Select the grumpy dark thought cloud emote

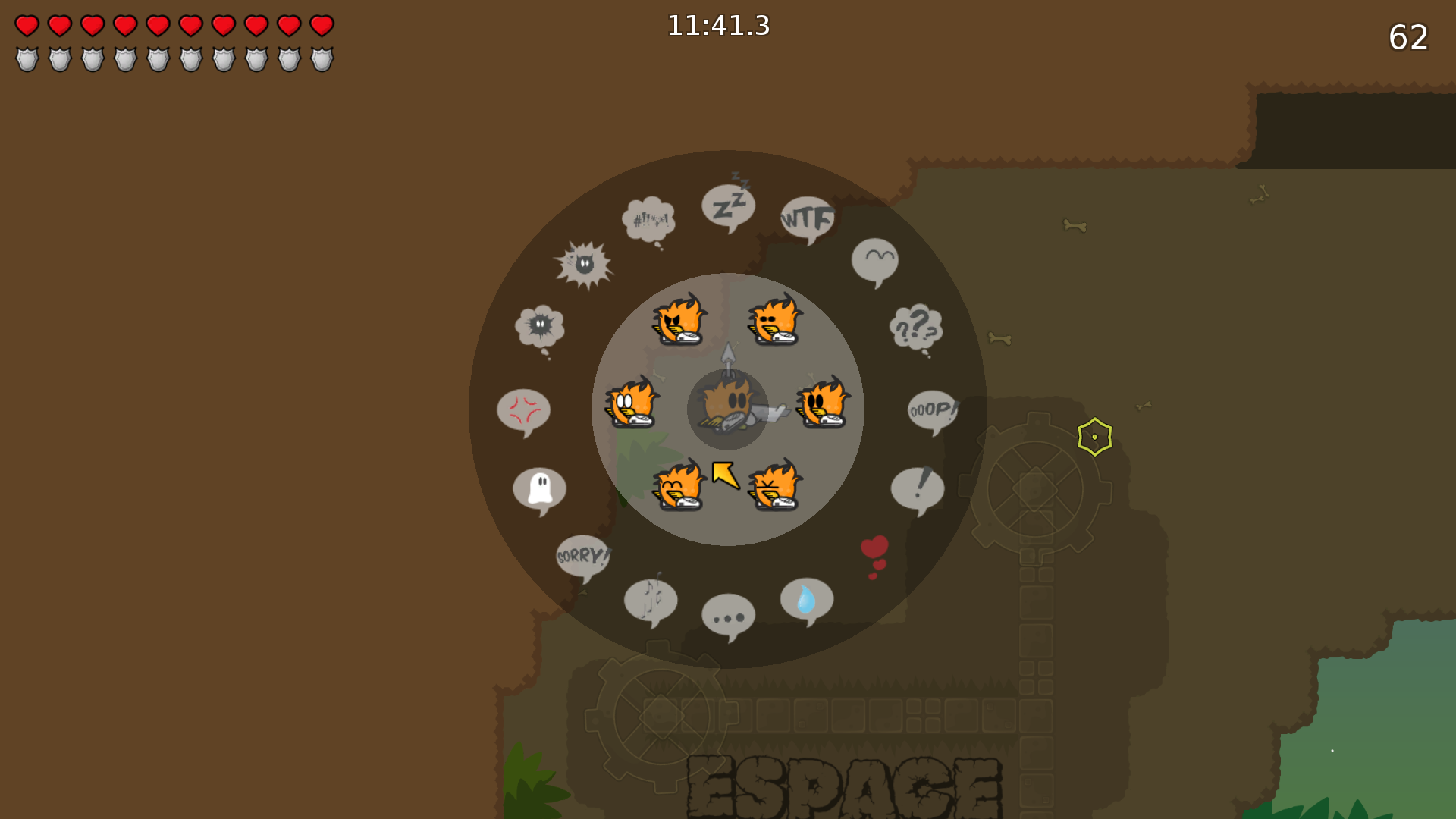(540, 325)
